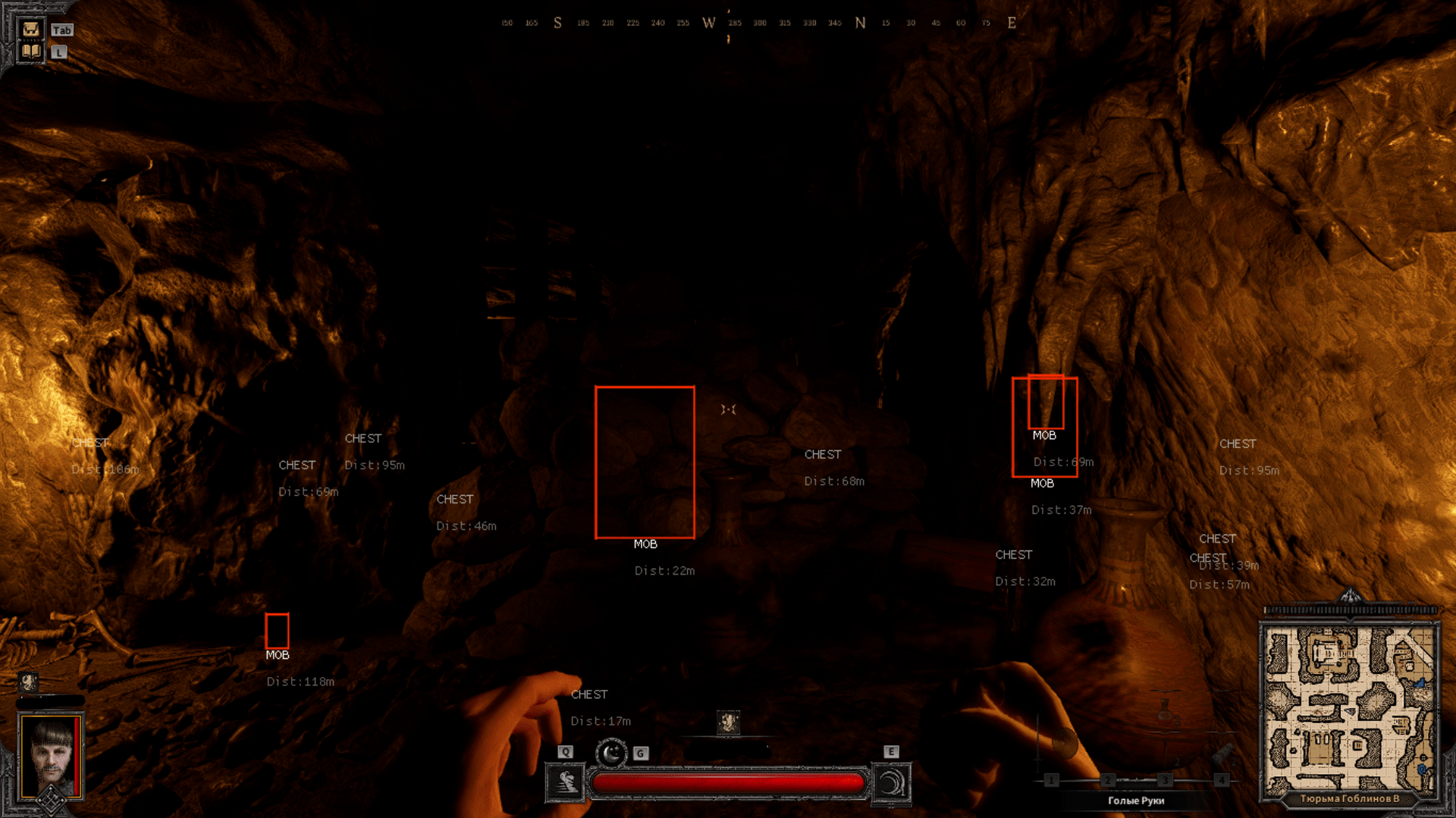Open the journal book icon
This screenshot has width=1456, height=818.
(x=31, y=52)
